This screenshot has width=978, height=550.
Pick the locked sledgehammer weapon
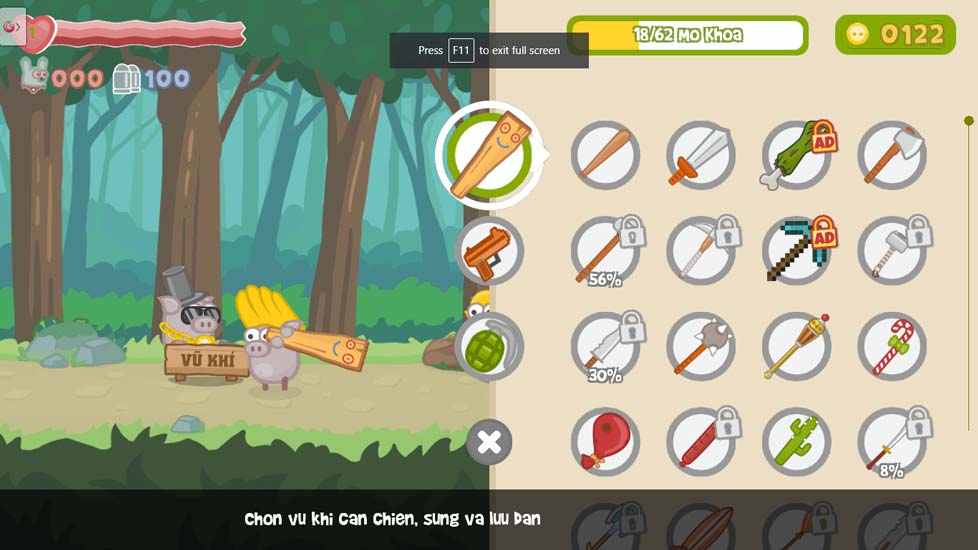coord(891,251)
